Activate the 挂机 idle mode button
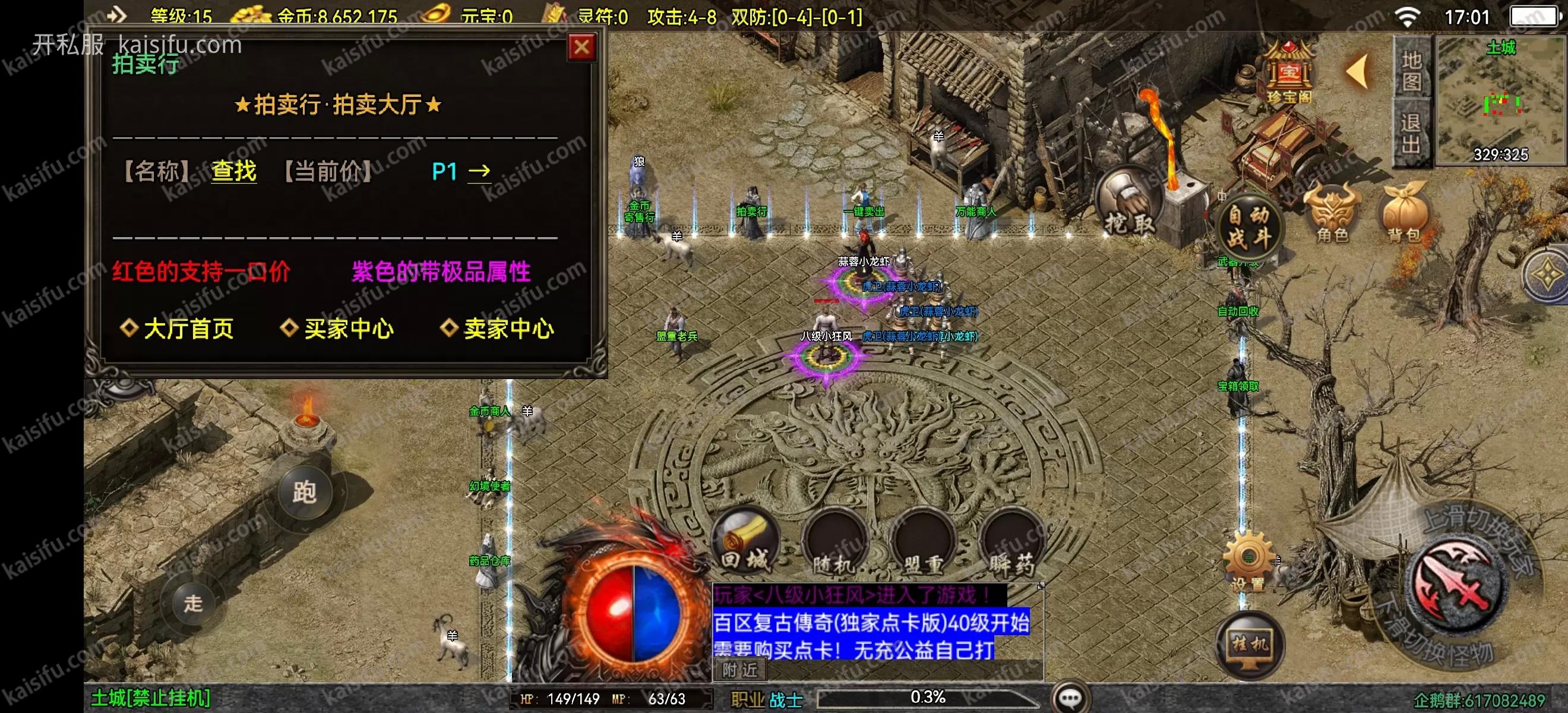The height and width of the screenshot is (713, 1568). [x=1250, y=644]
